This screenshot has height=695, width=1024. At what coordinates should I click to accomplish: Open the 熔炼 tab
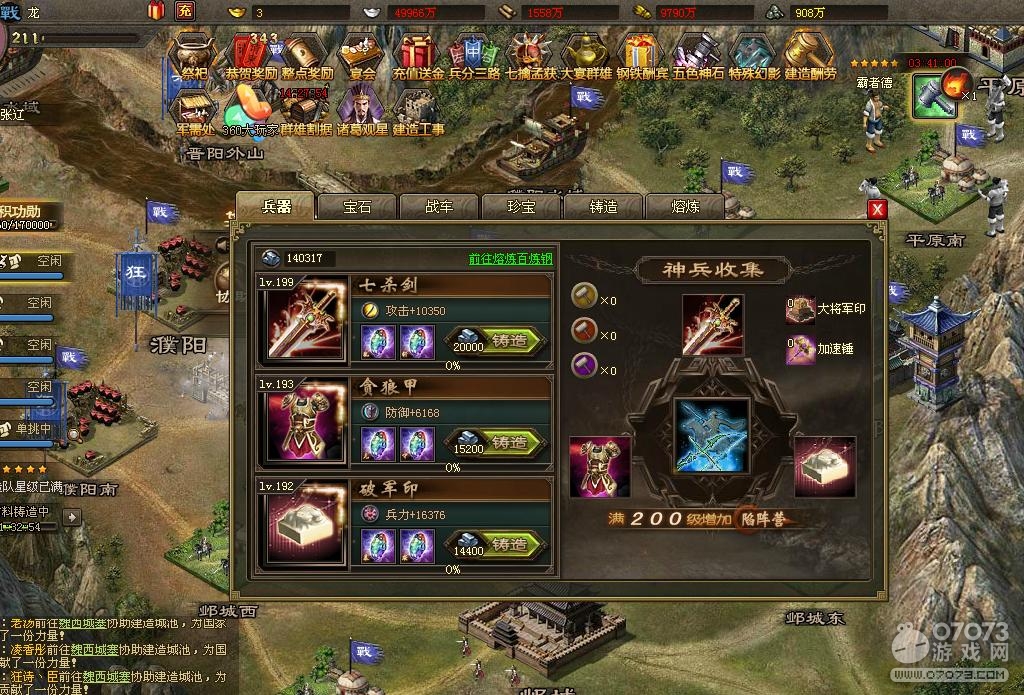coord(685,207)
